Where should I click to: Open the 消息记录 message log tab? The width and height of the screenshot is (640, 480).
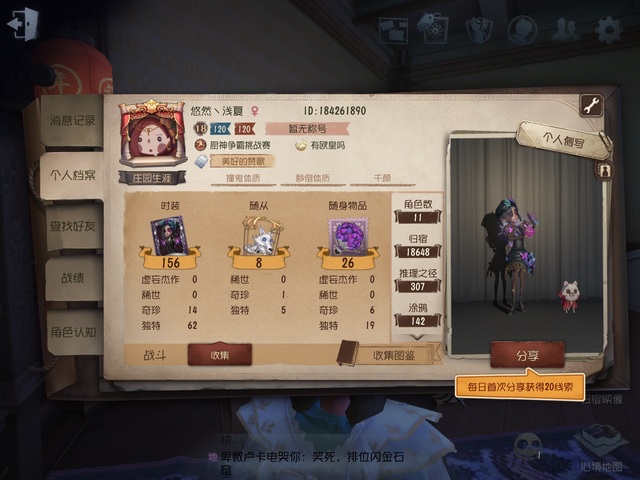73,121
